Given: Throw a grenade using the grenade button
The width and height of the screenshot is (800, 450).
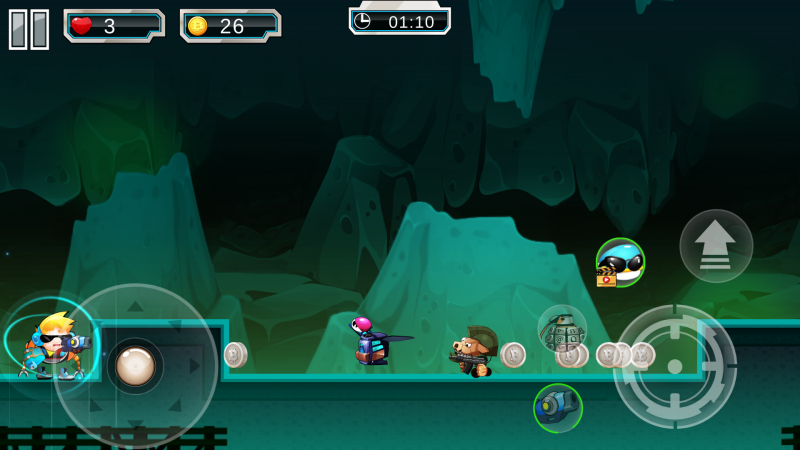Looking at the screenshot, I should [x=562, y=329].
